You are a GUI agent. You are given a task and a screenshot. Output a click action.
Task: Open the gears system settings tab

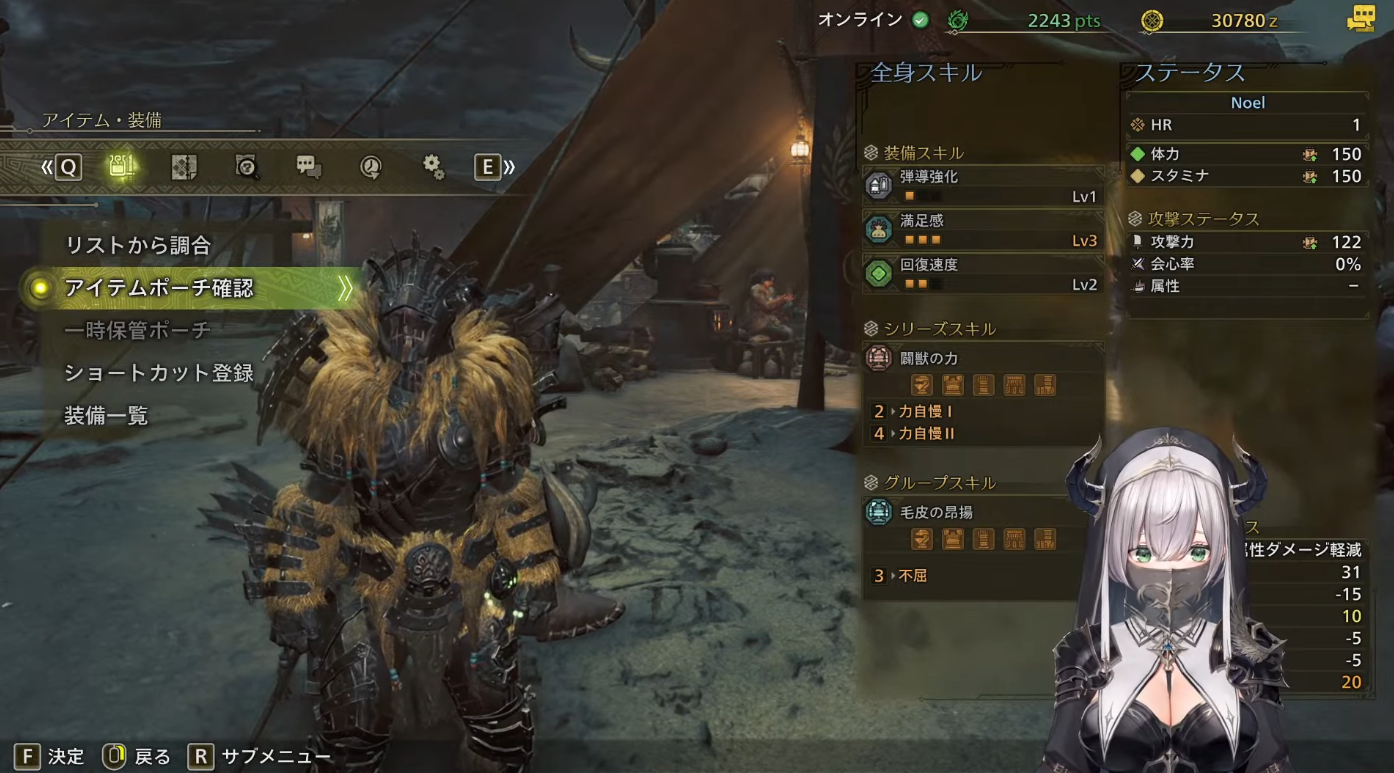click(x=433, y=167)
